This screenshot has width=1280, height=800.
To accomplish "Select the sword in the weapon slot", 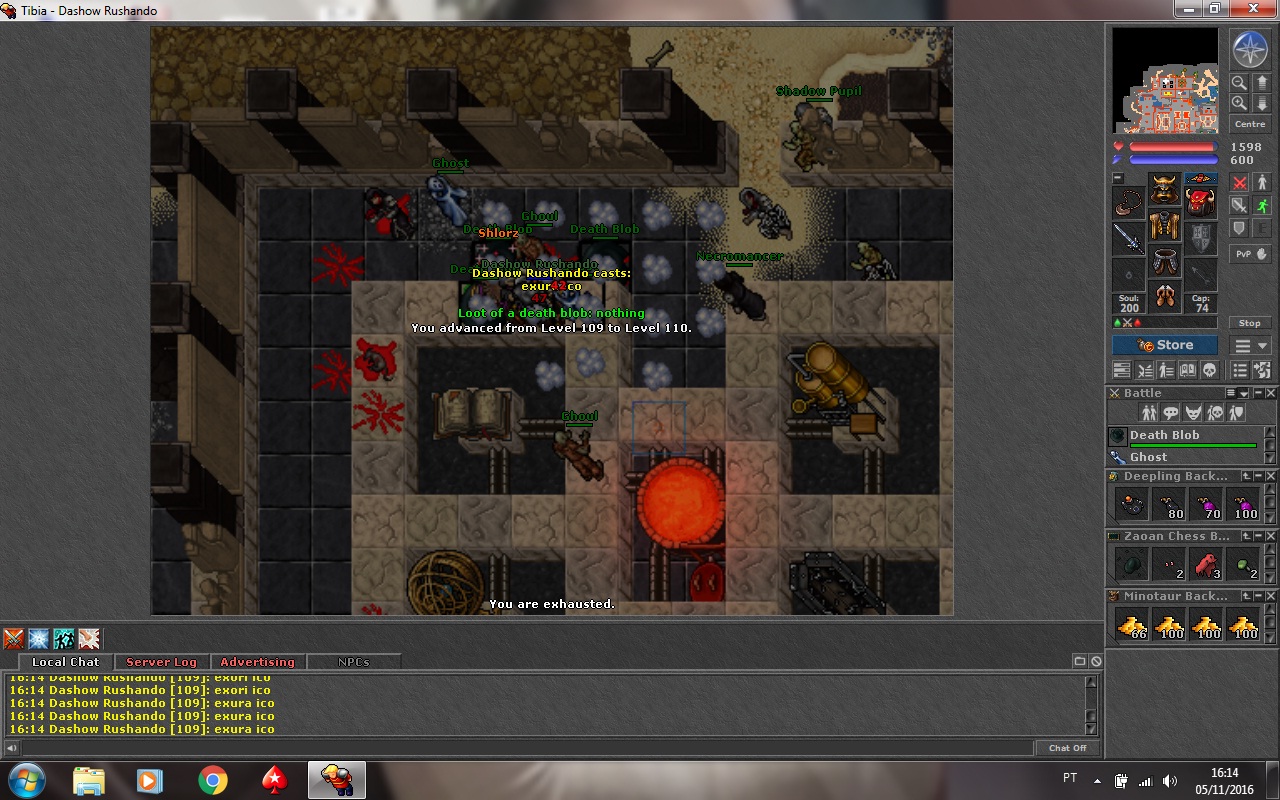I will [x=1129, y=238].
